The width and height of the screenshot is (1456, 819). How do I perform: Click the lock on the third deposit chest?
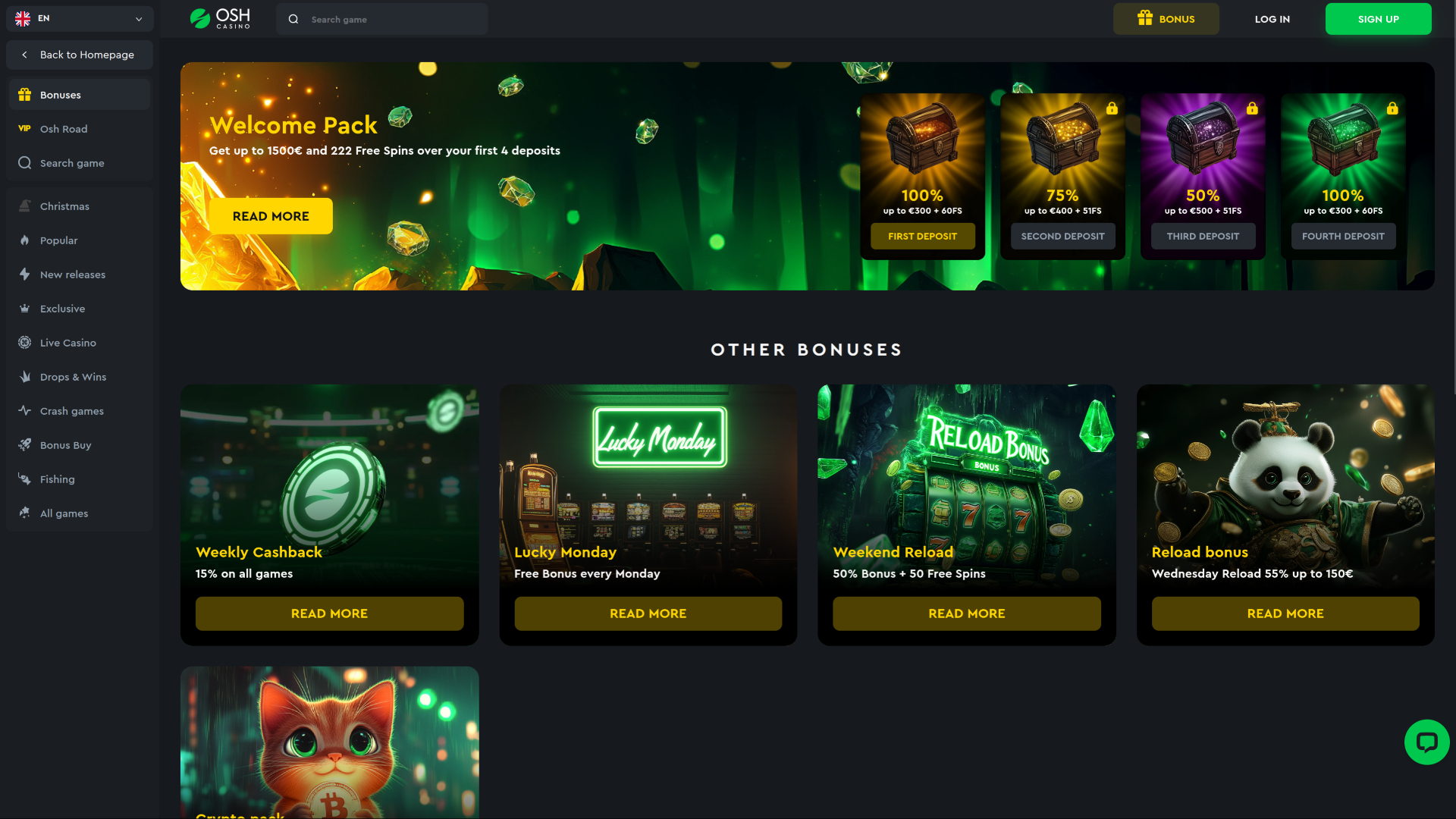tap(1253, 108)
